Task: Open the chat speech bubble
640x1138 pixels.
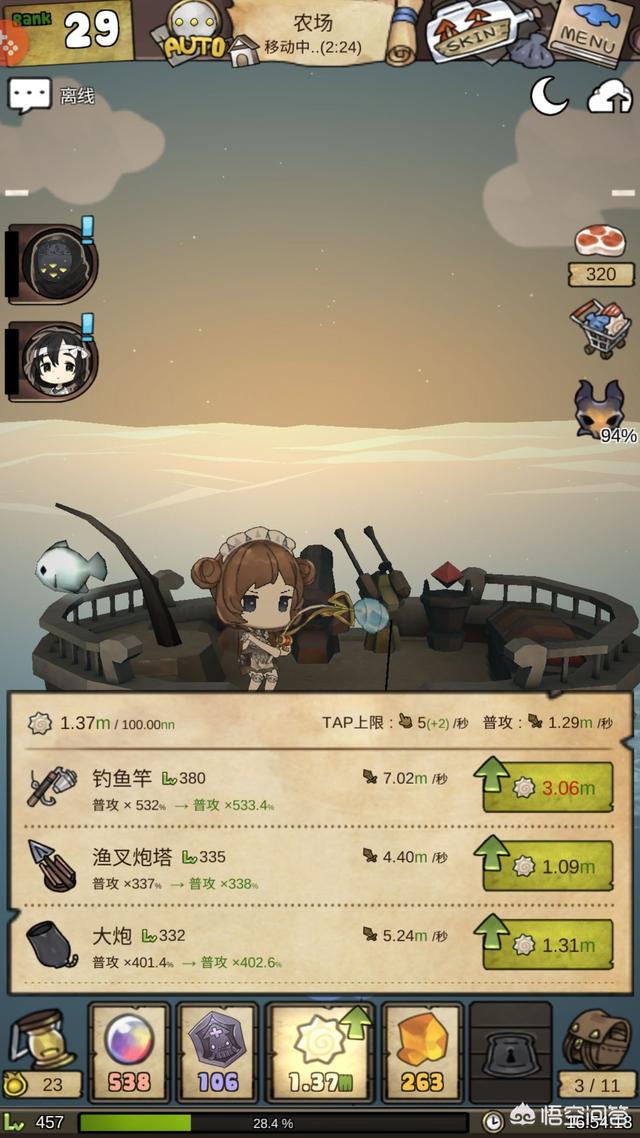Action: coord(29,96)
